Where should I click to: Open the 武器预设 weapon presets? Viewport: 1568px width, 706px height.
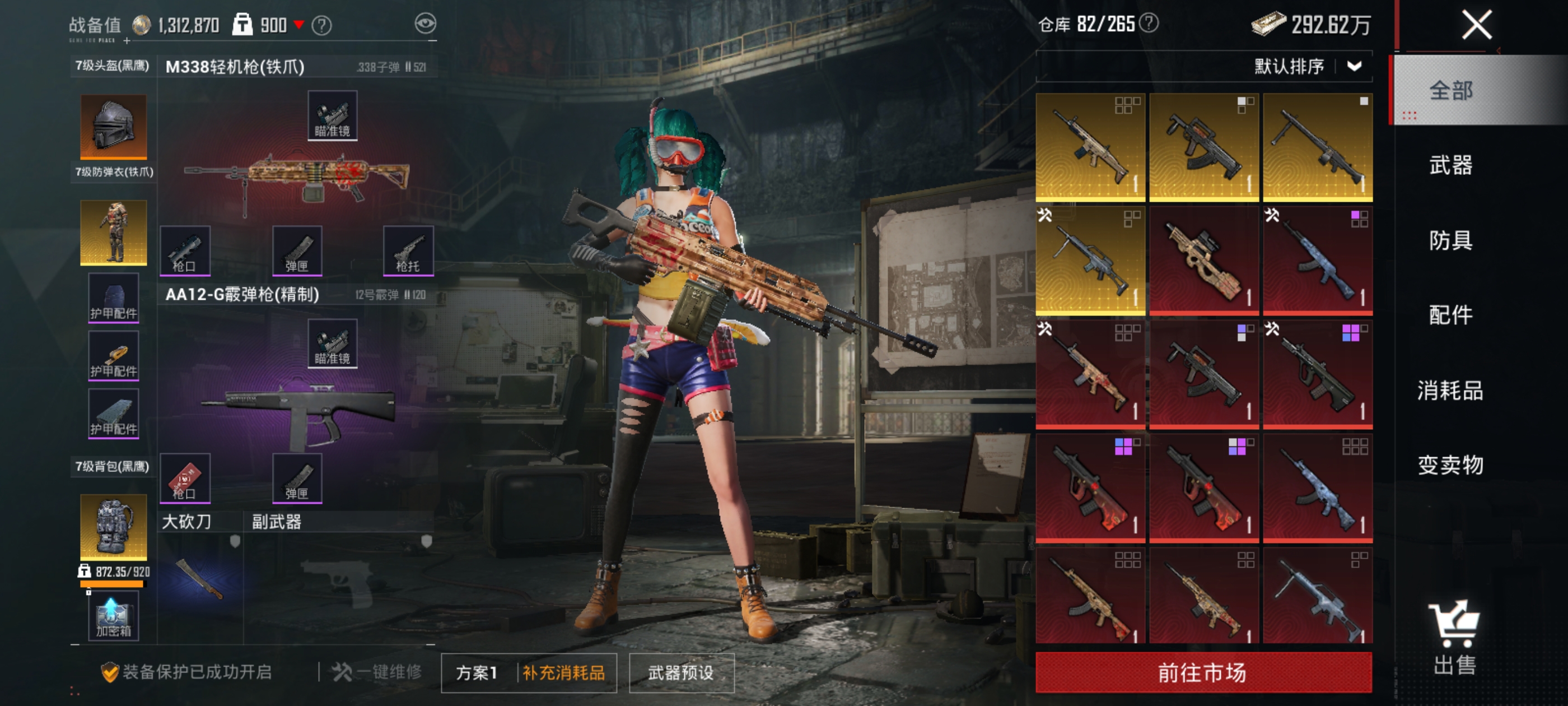click(x=680, y=672)
